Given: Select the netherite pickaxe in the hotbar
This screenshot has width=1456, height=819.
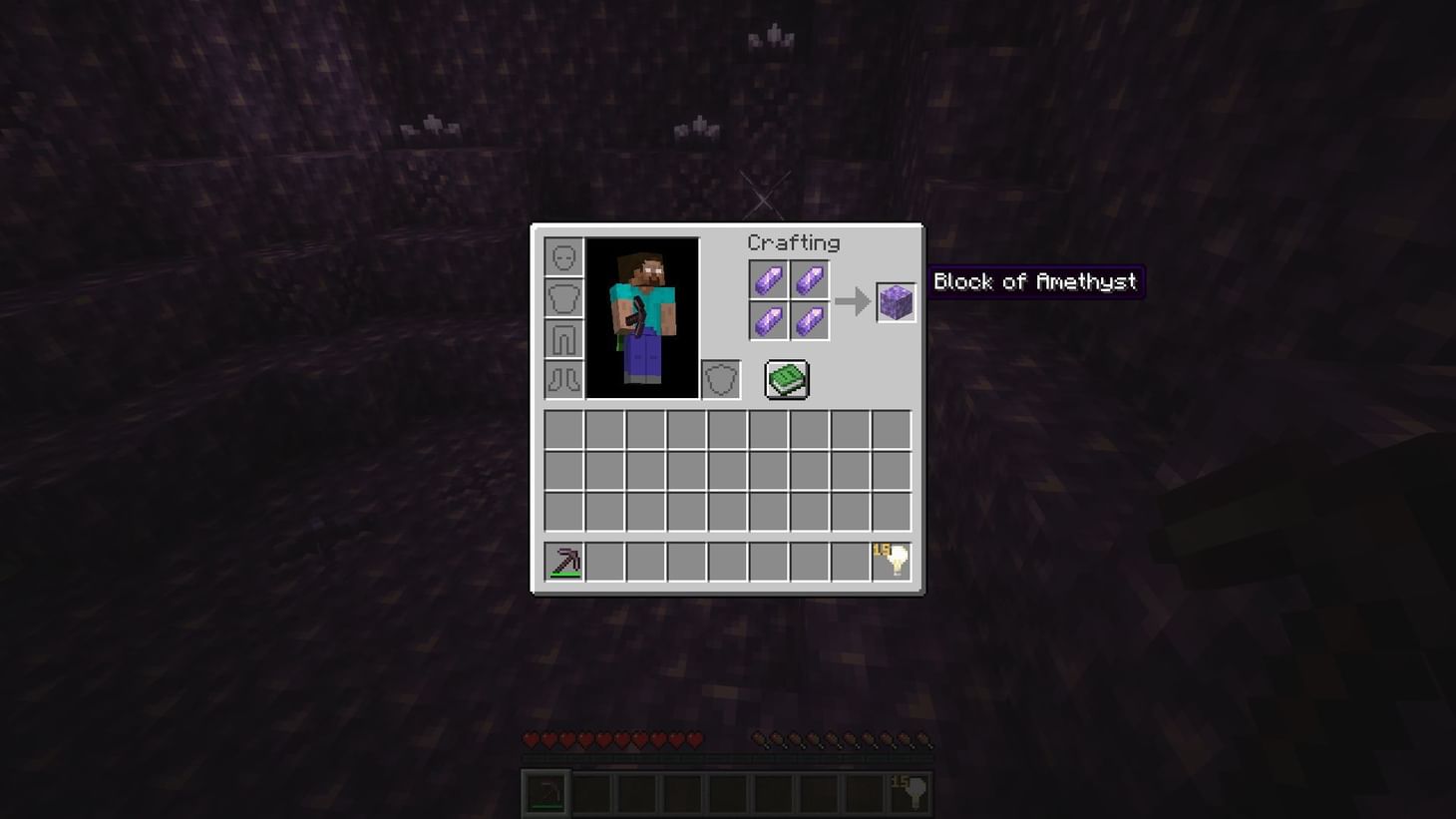Looking at the screenshot, I should pyautogui.click(x=562, y=561).
